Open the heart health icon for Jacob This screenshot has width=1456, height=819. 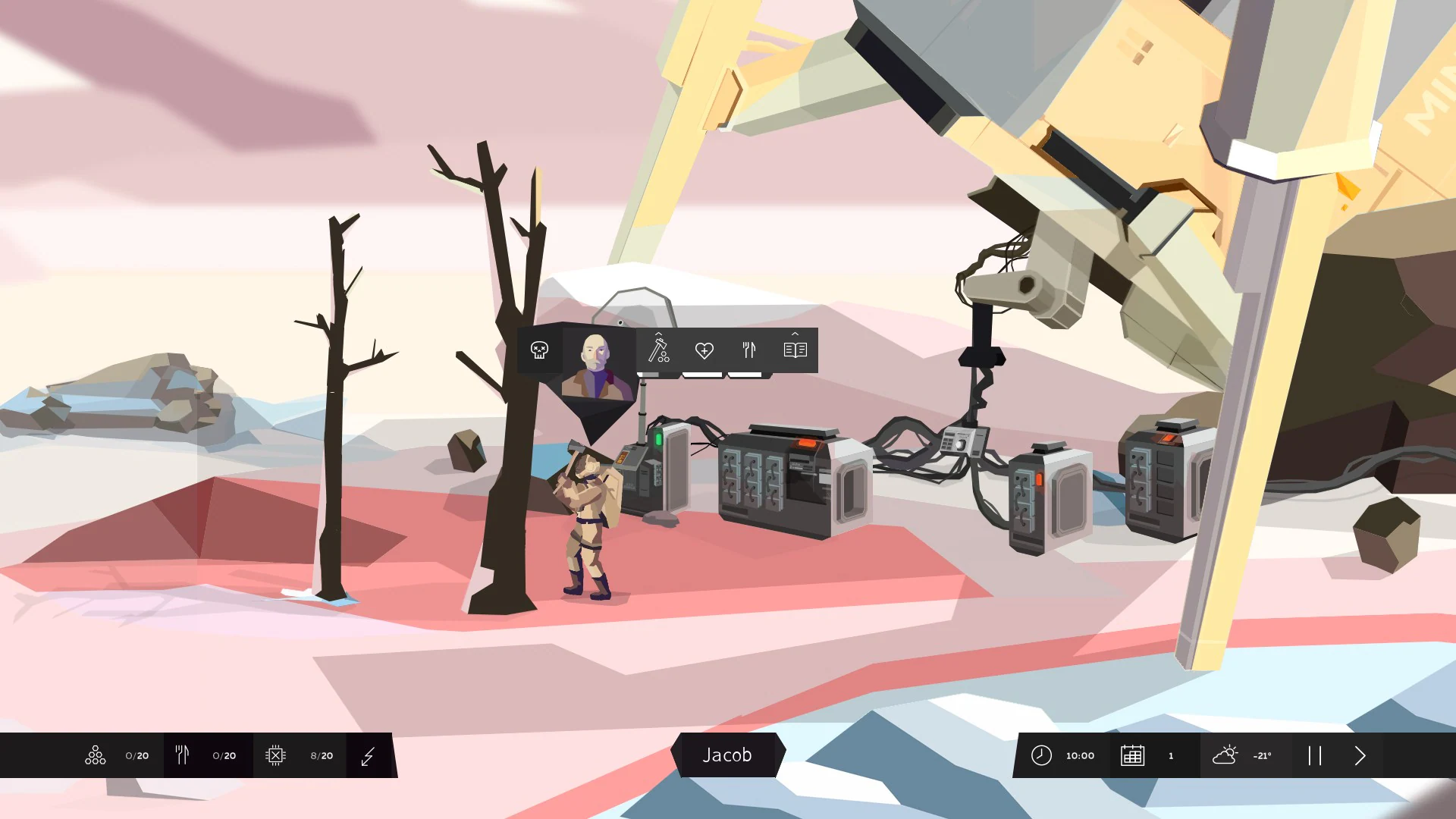coord(704,350)
